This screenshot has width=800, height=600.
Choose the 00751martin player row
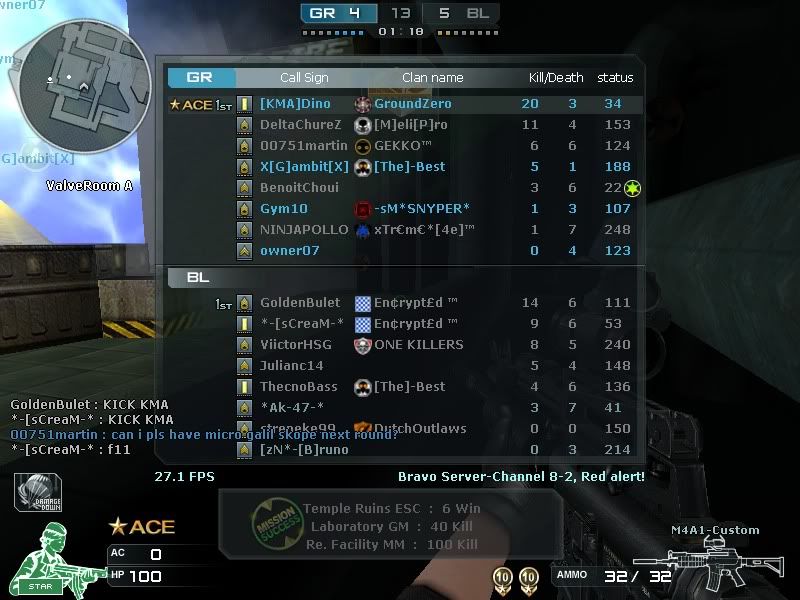304,146
